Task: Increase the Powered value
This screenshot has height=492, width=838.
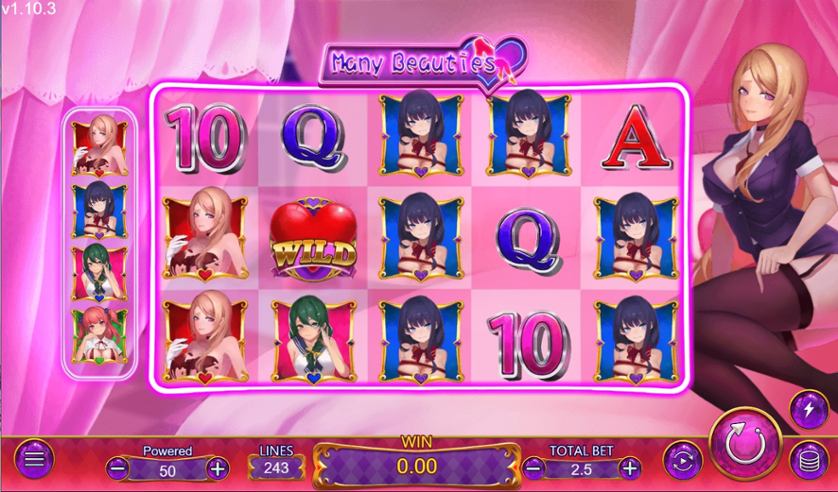Action: click(217, 467)
